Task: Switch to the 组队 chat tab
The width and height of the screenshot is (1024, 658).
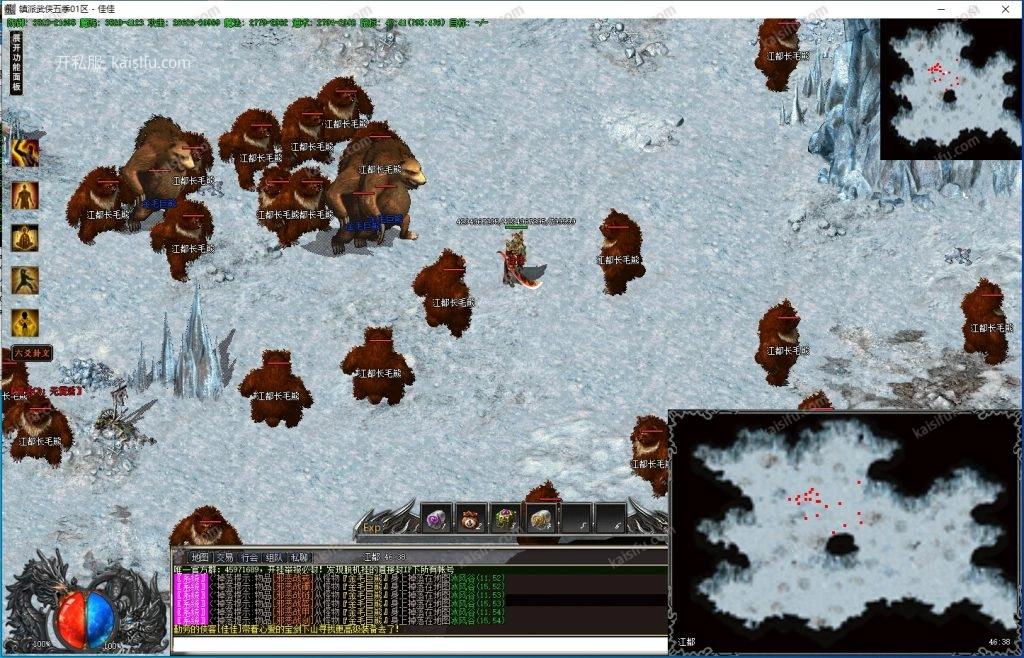Action: [274, 557]
